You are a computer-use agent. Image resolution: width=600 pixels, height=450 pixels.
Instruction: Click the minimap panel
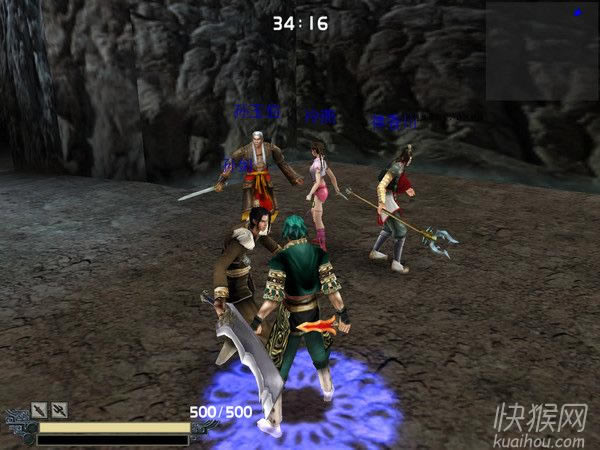[x=542, y=50]
